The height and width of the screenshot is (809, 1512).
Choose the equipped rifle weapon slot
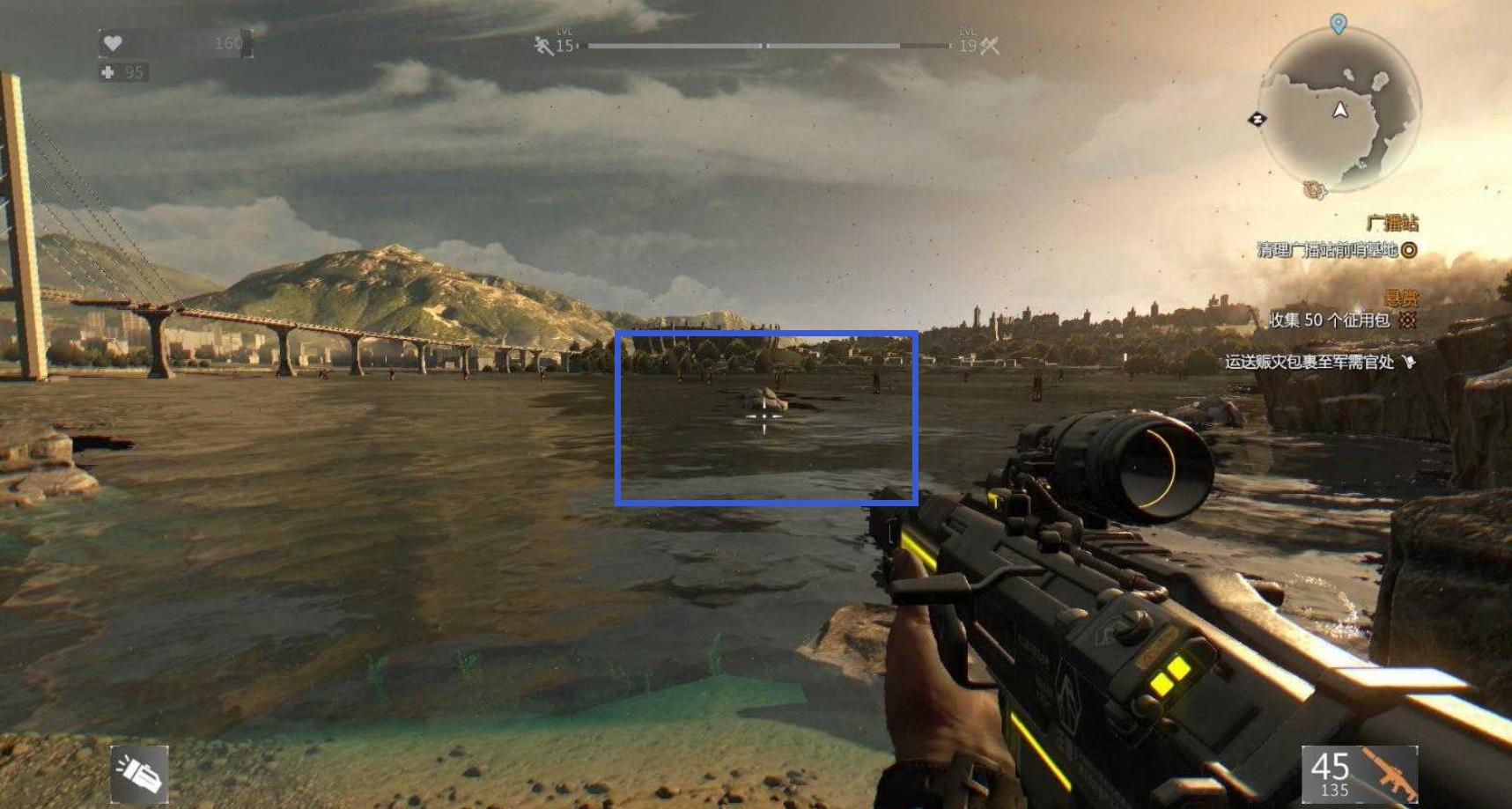tap(1360, 775)
